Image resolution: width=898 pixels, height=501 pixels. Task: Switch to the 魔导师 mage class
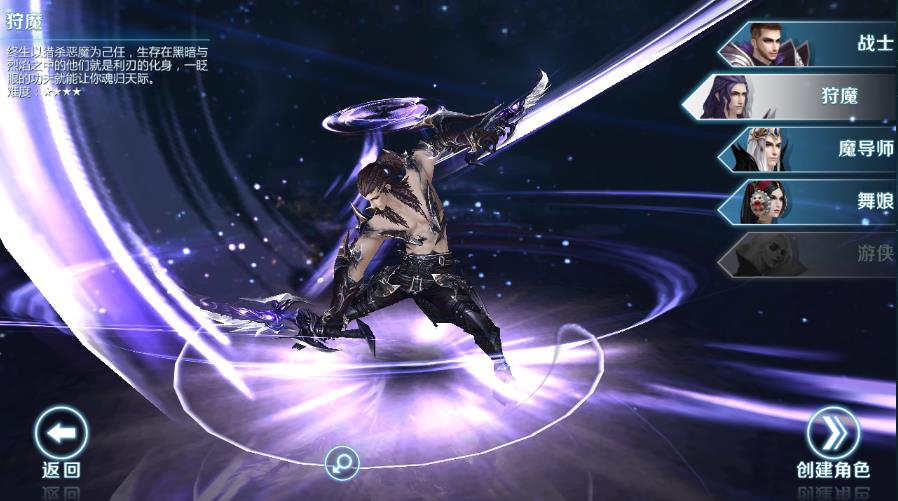coord(810,150)
